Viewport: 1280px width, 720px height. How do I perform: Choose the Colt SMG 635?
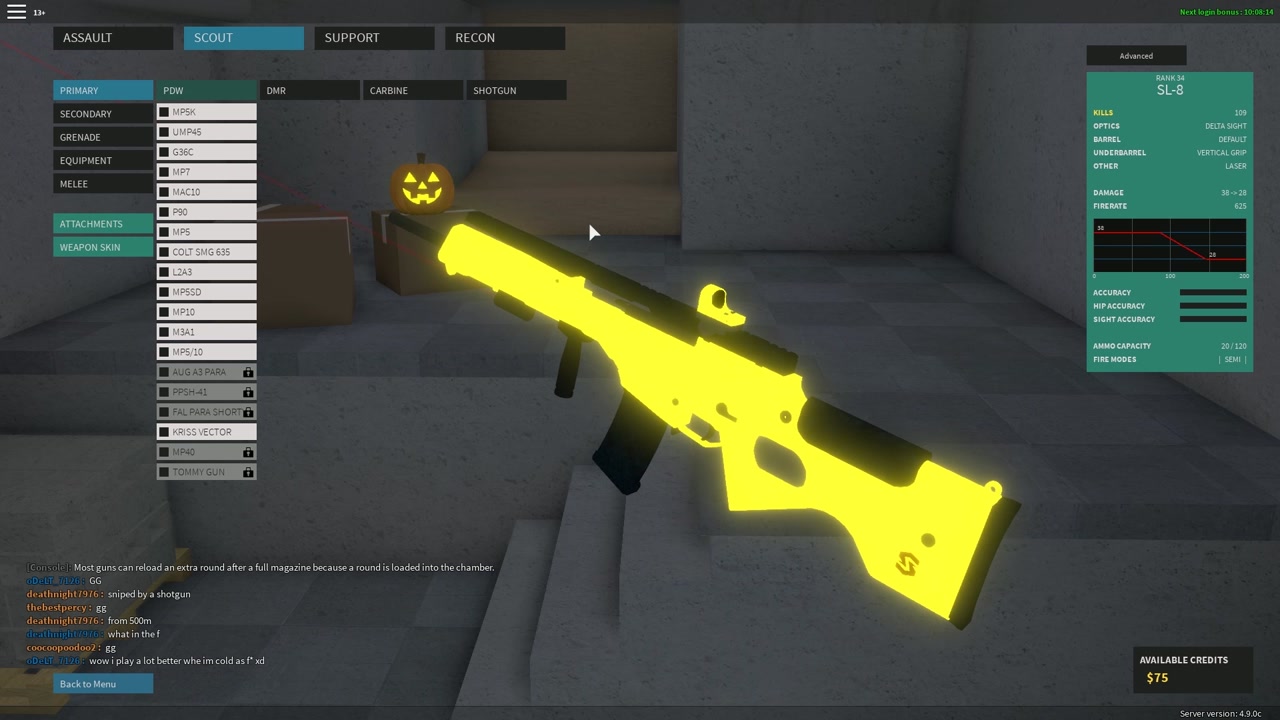click(206, 252)
